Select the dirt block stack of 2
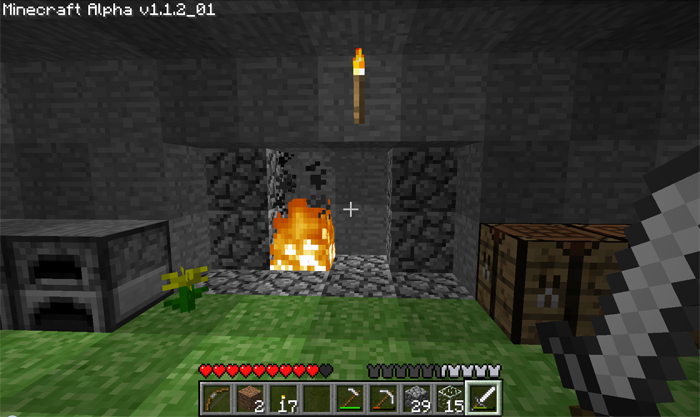The width and height of the screenshot is (700, 417). pyautogui.click(x=249, y=398)
